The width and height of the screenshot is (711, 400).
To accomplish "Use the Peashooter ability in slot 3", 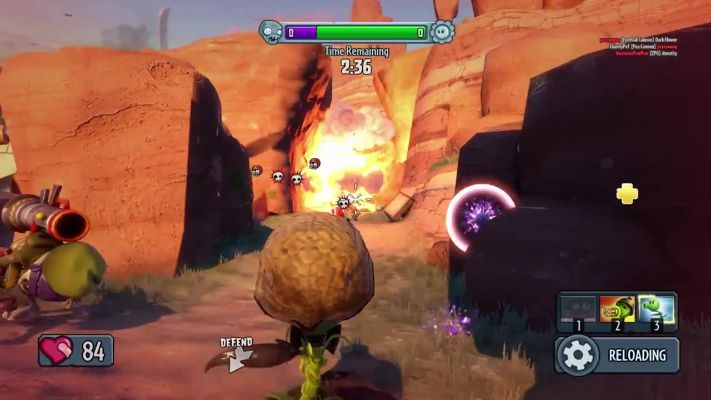I will [x=657, y=309].
